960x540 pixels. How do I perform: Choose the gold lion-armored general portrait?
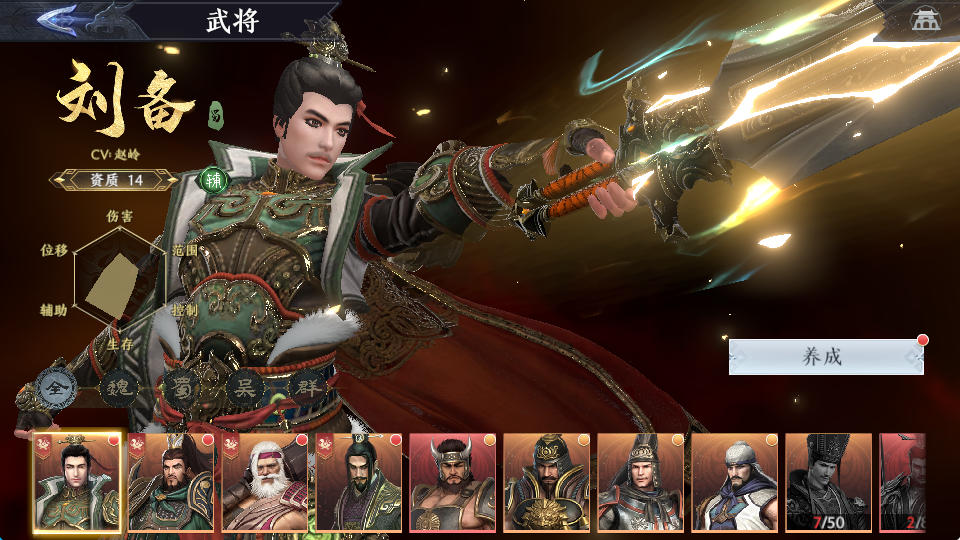click(x=546, y=482)
